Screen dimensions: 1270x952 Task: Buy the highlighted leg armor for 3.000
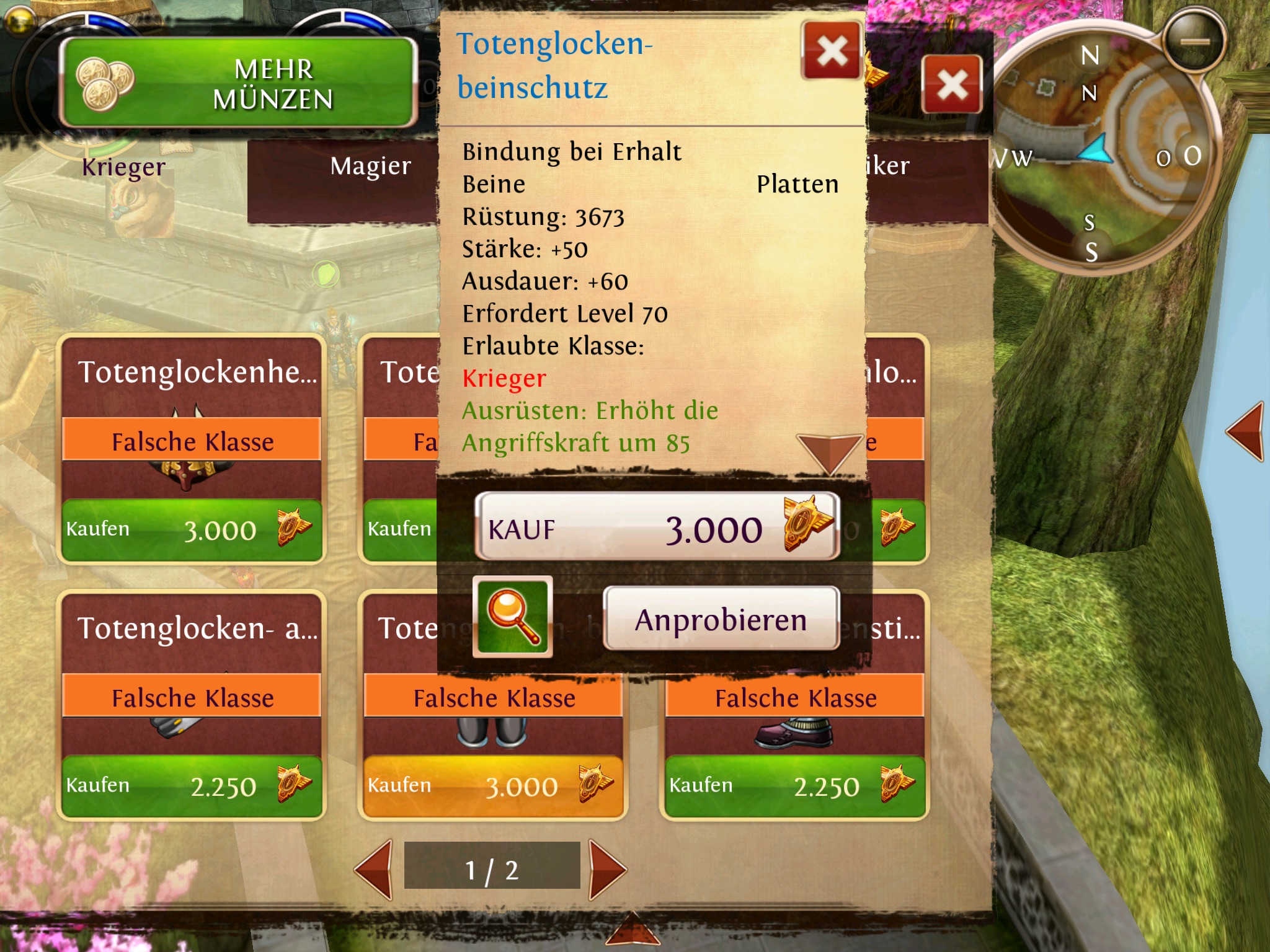pyautogui.click(x=493, y=786)
